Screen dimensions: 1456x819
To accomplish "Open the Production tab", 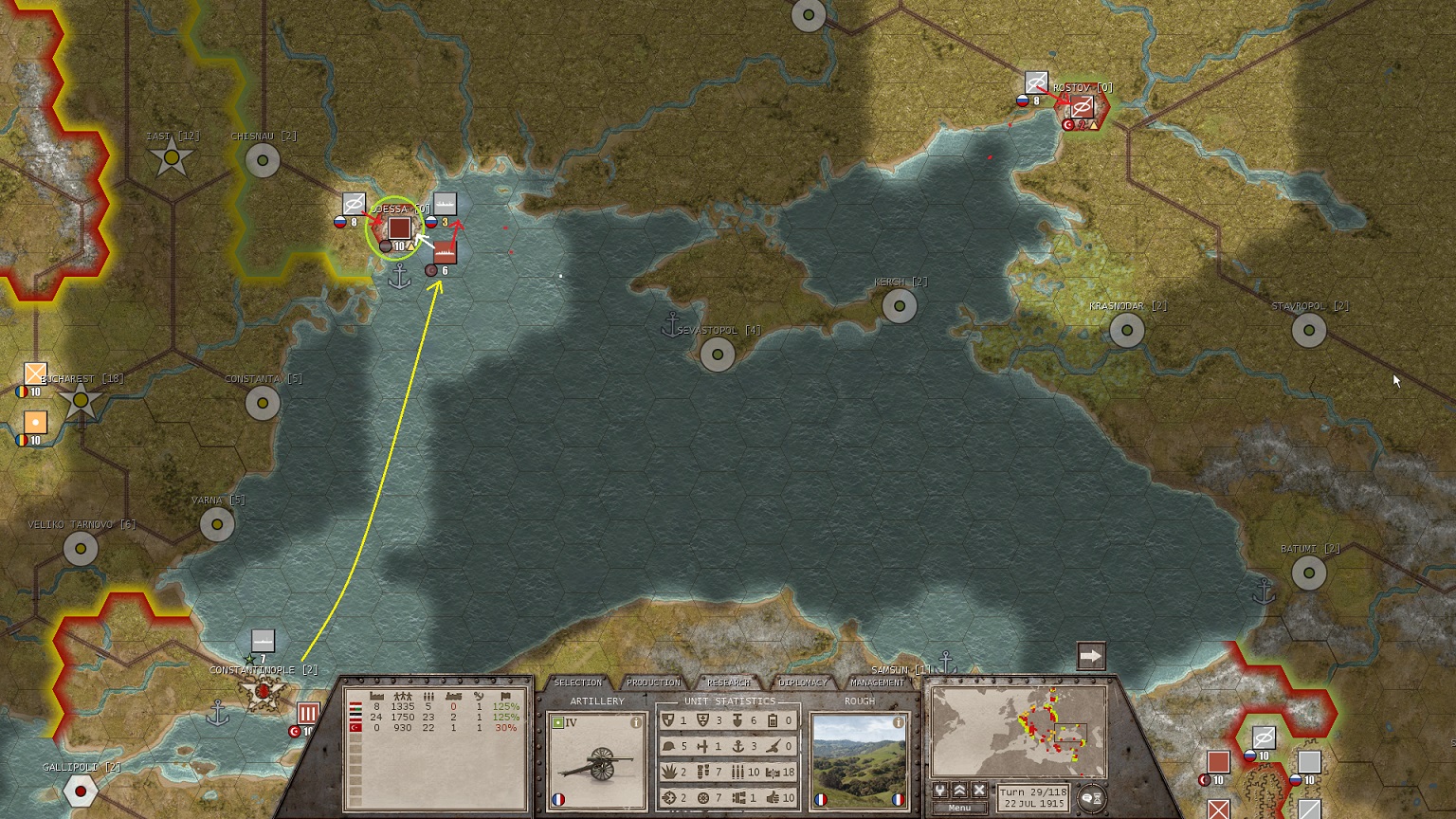I will click(653, 682).
